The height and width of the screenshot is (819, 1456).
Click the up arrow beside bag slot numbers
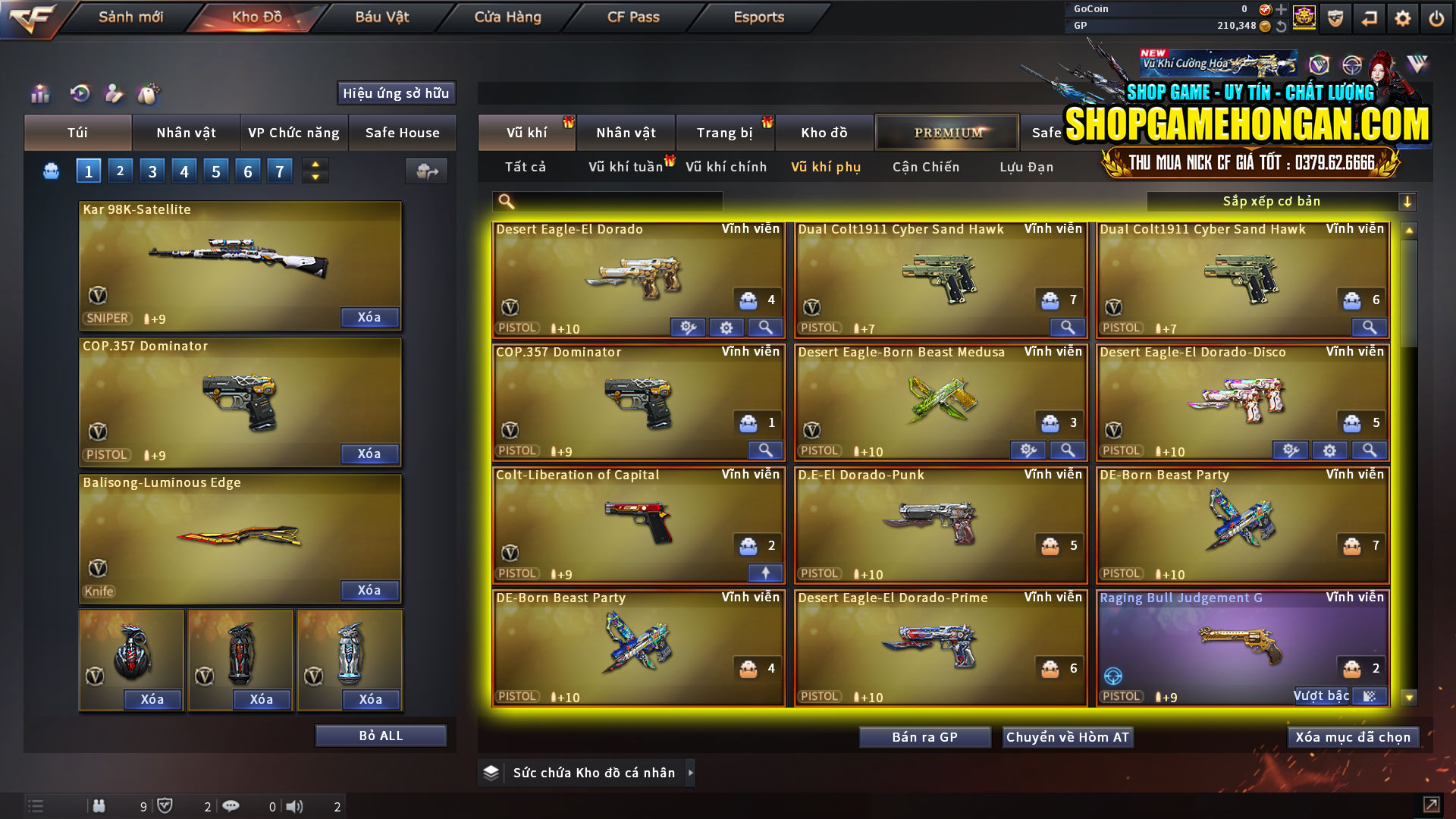(314, 164)
